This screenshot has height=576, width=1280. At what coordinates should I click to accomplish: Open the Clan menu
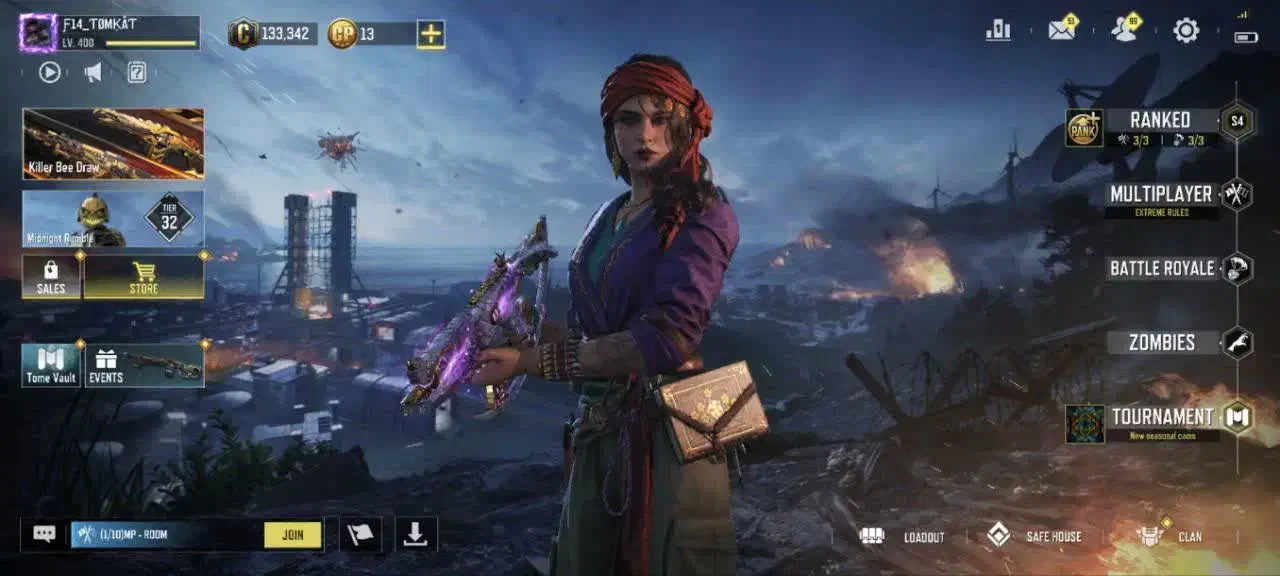(x=1171, y=537)
